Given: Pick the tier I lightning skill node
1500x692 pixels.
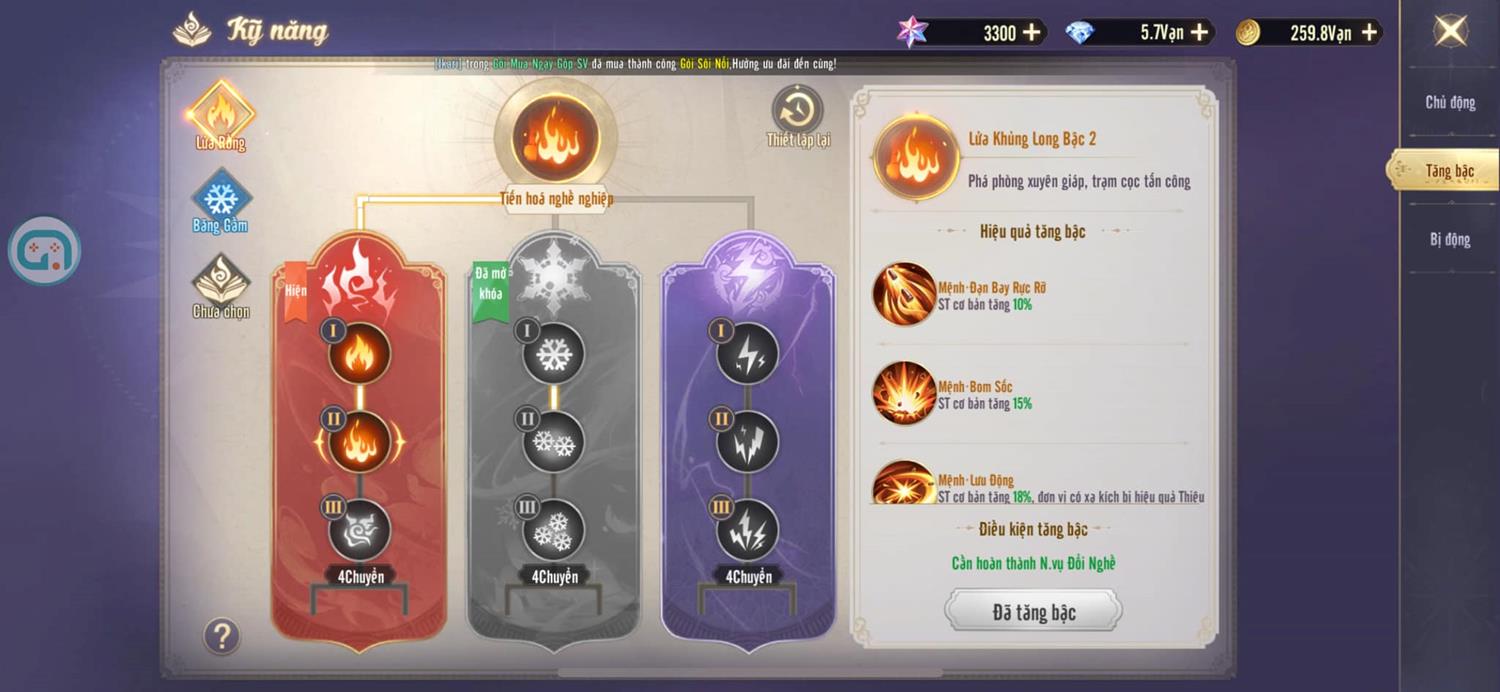Looking at the screenshot, I should 747,352.
